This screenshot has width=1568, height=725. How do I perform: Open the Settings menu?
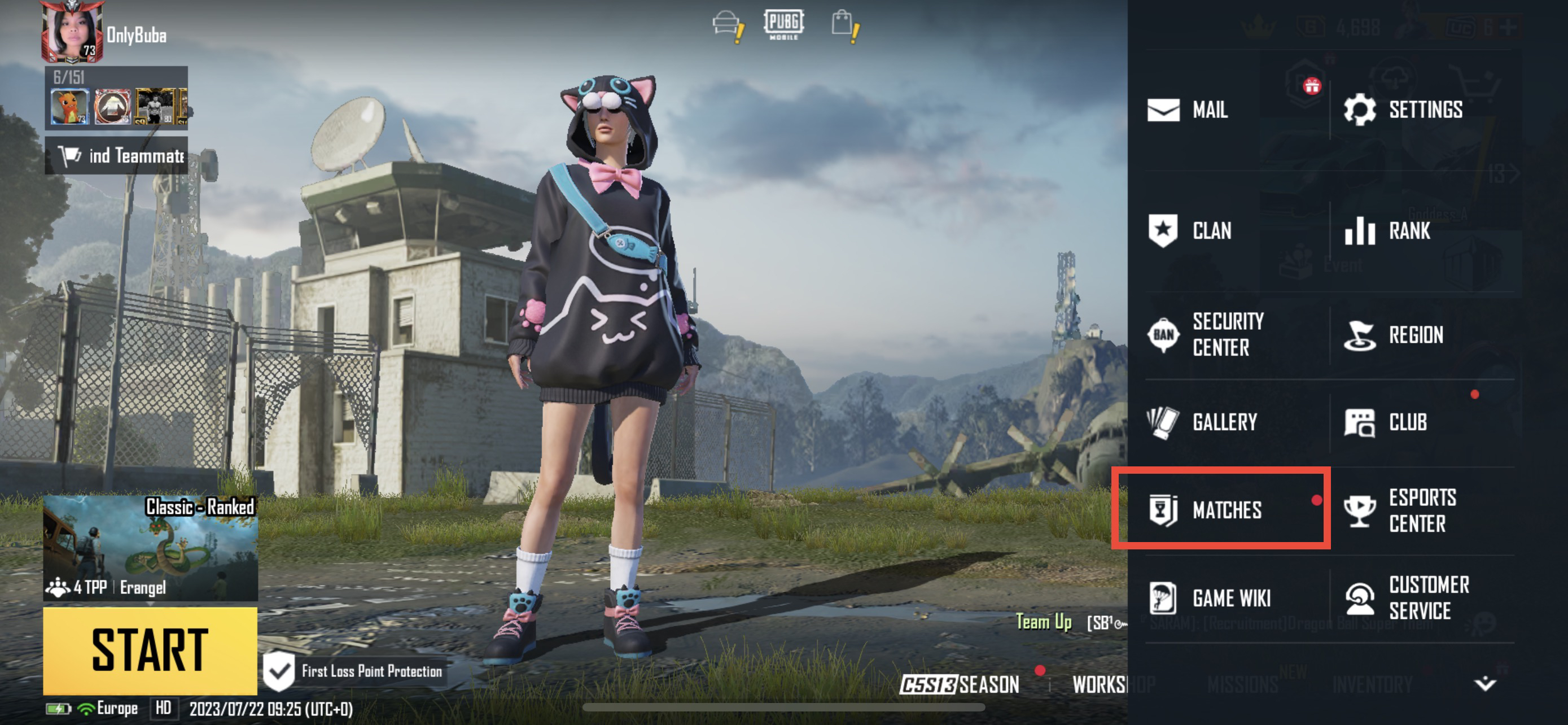[1404, 110]
